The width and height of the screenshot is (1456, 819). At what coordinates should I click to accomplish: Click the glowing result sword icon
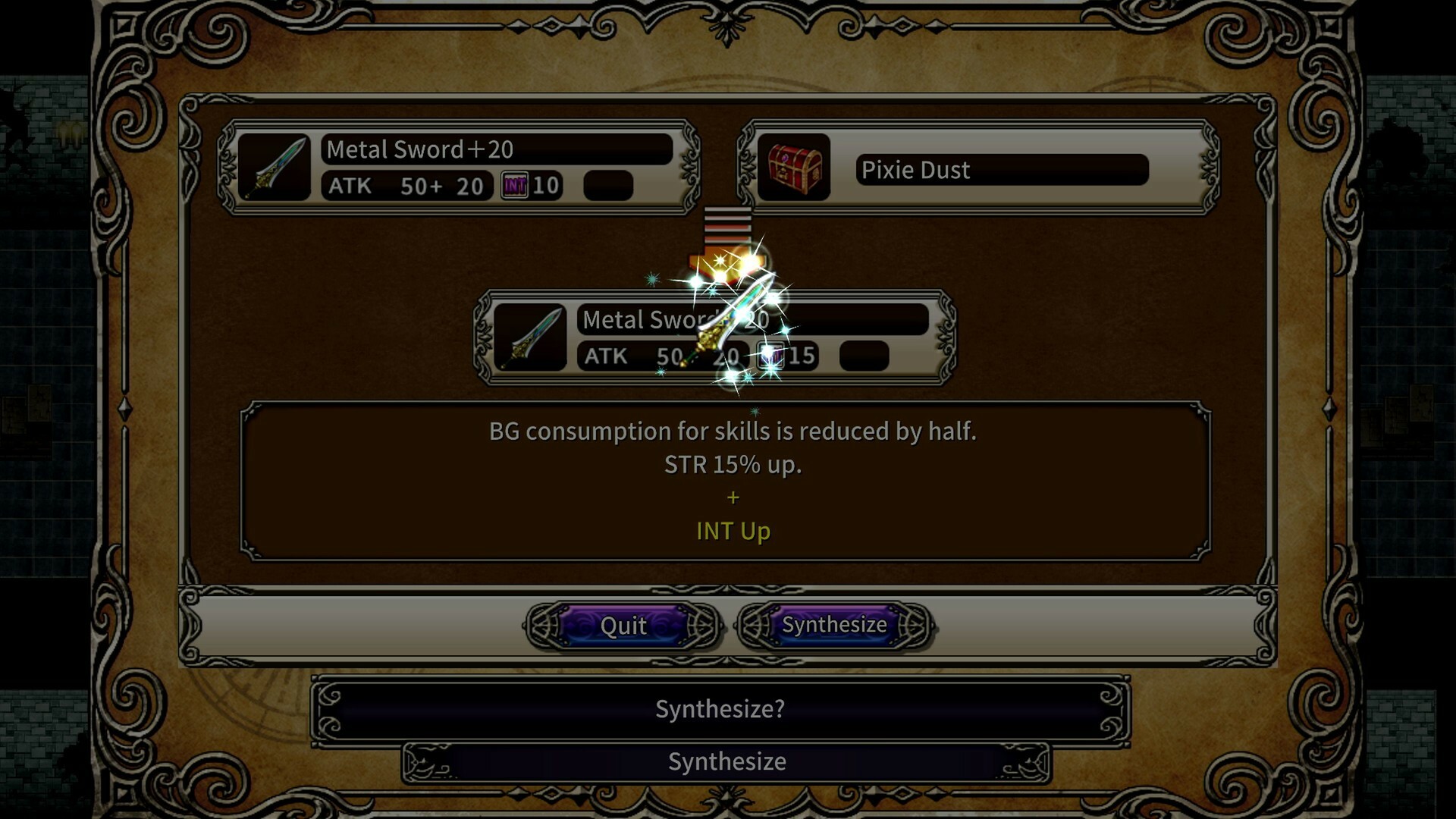531,337
